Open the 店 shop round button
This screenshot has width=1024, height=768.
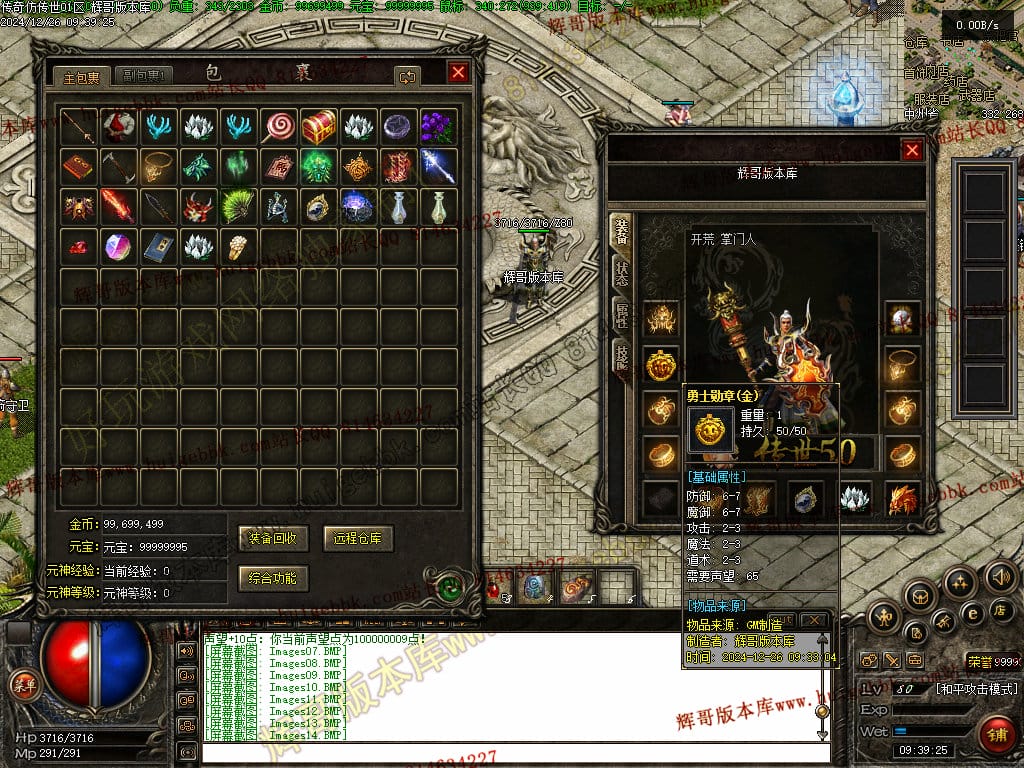coord(999,610)
